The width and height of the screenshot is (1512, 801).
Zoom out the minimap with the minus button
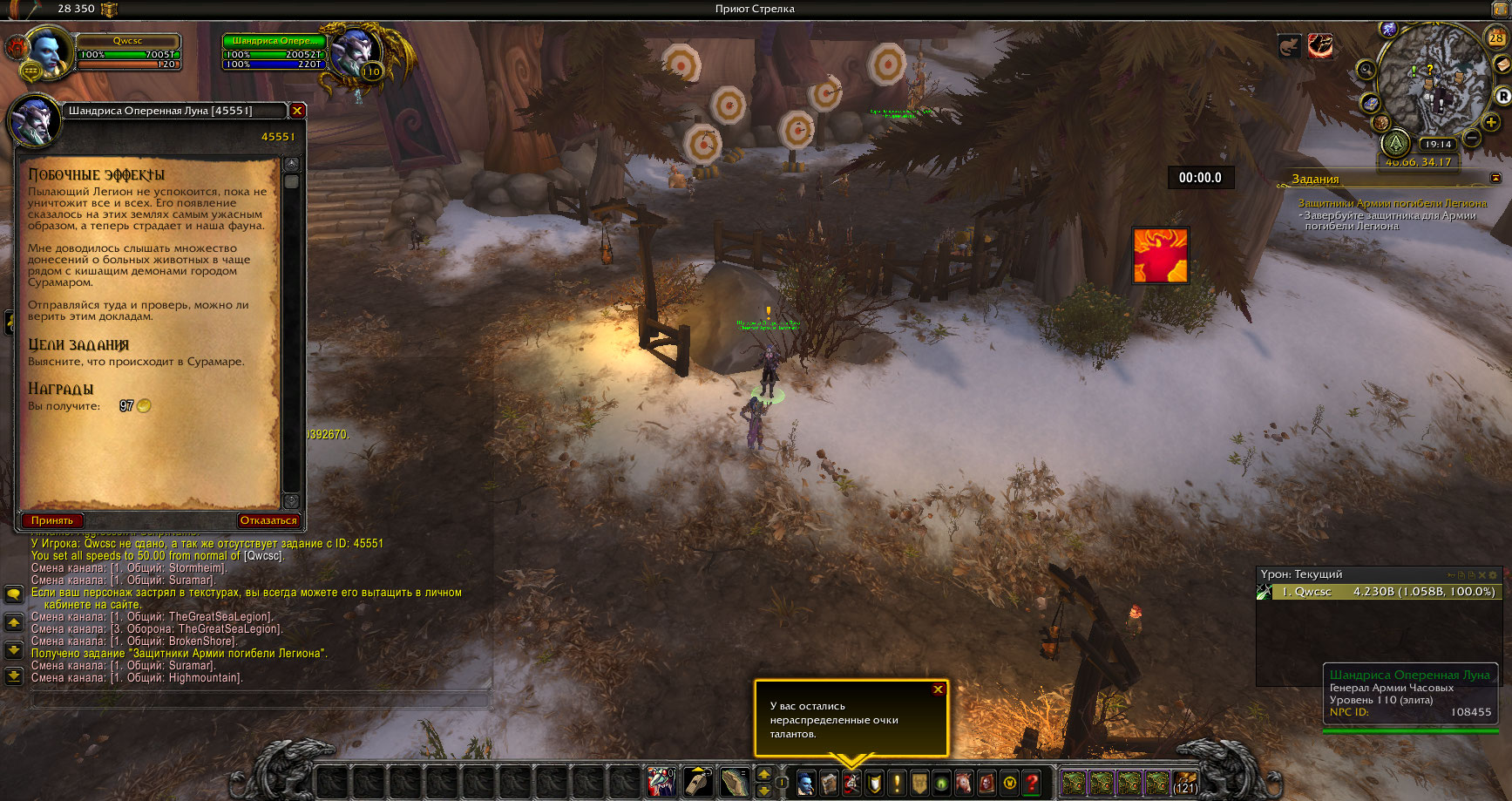[x=1471, y=138]
